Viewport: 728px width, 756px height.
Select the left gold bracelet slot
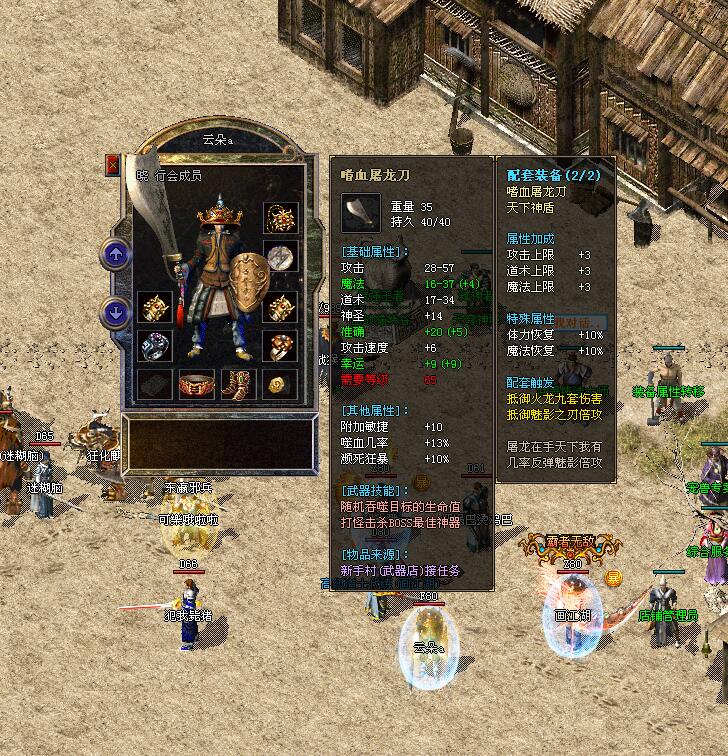coord(153,307)
